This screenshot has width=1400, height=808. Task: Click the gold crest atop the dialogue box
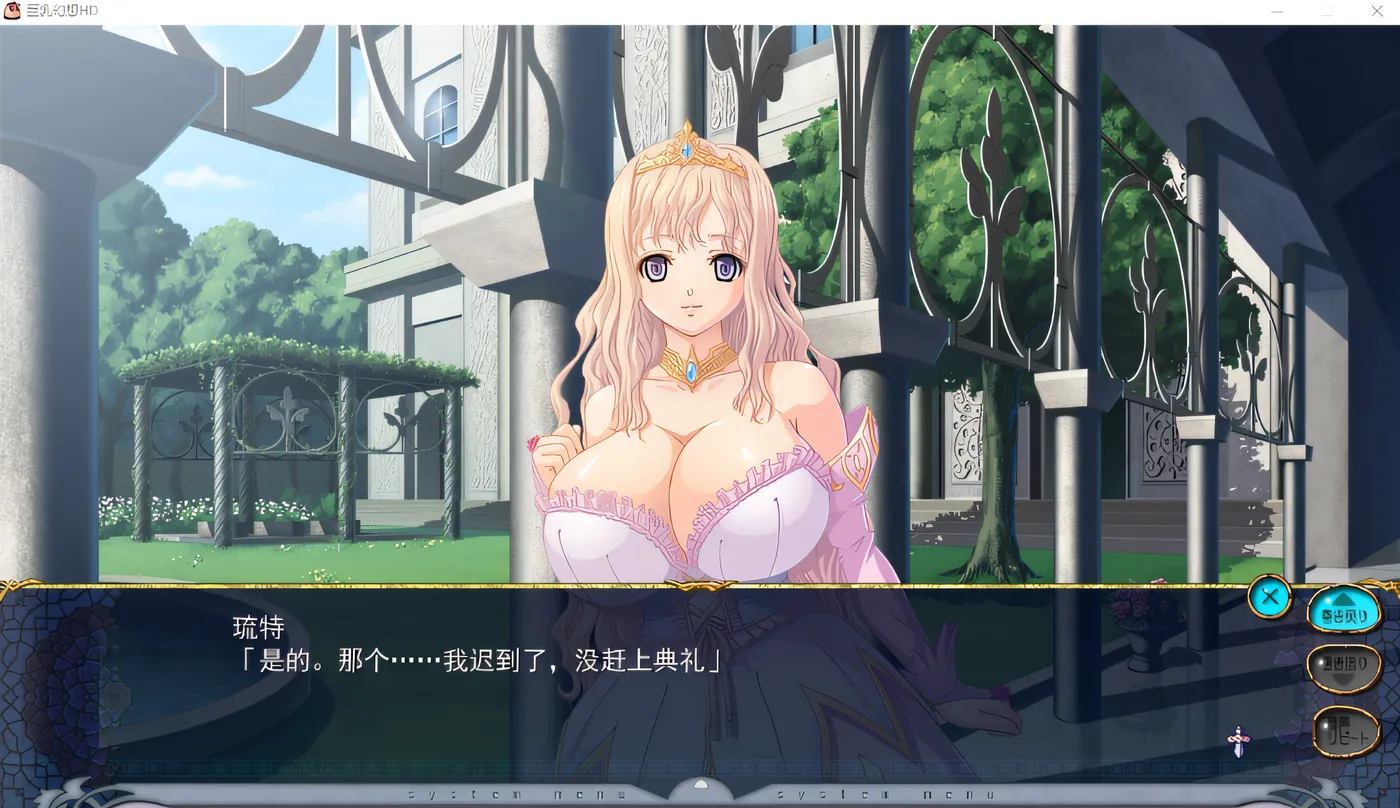point(700,588)
